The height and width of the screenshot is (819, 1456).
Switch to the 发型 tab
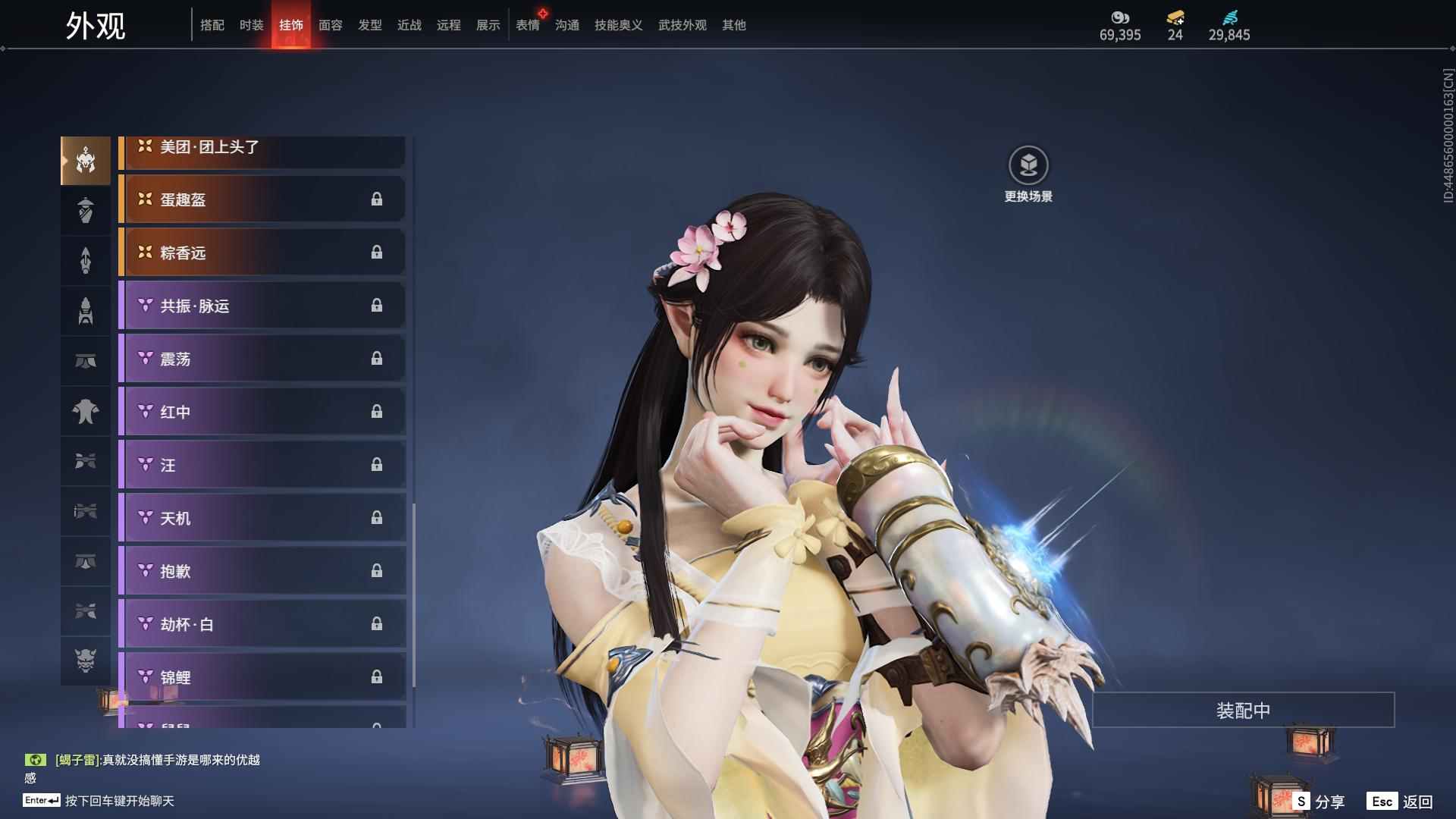(369, 25)
